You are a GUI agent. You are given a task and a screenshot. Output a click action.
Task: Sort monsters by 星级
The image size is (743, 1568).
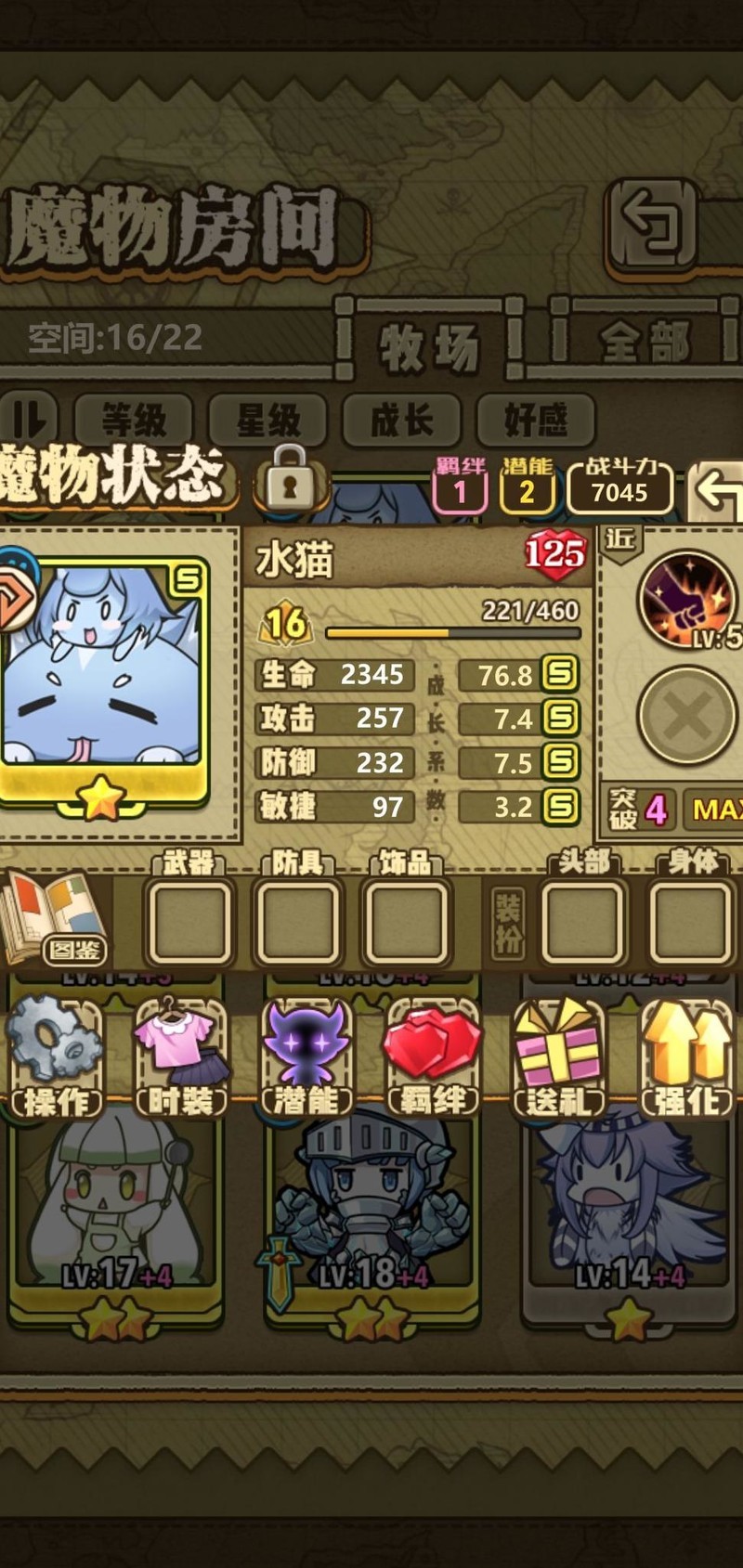point(267,421)
